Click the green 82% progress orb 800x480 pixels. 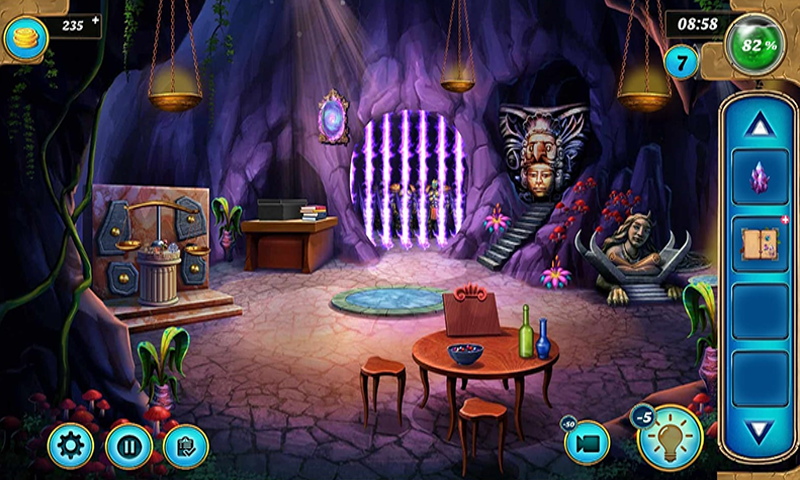tap(756, 44)
